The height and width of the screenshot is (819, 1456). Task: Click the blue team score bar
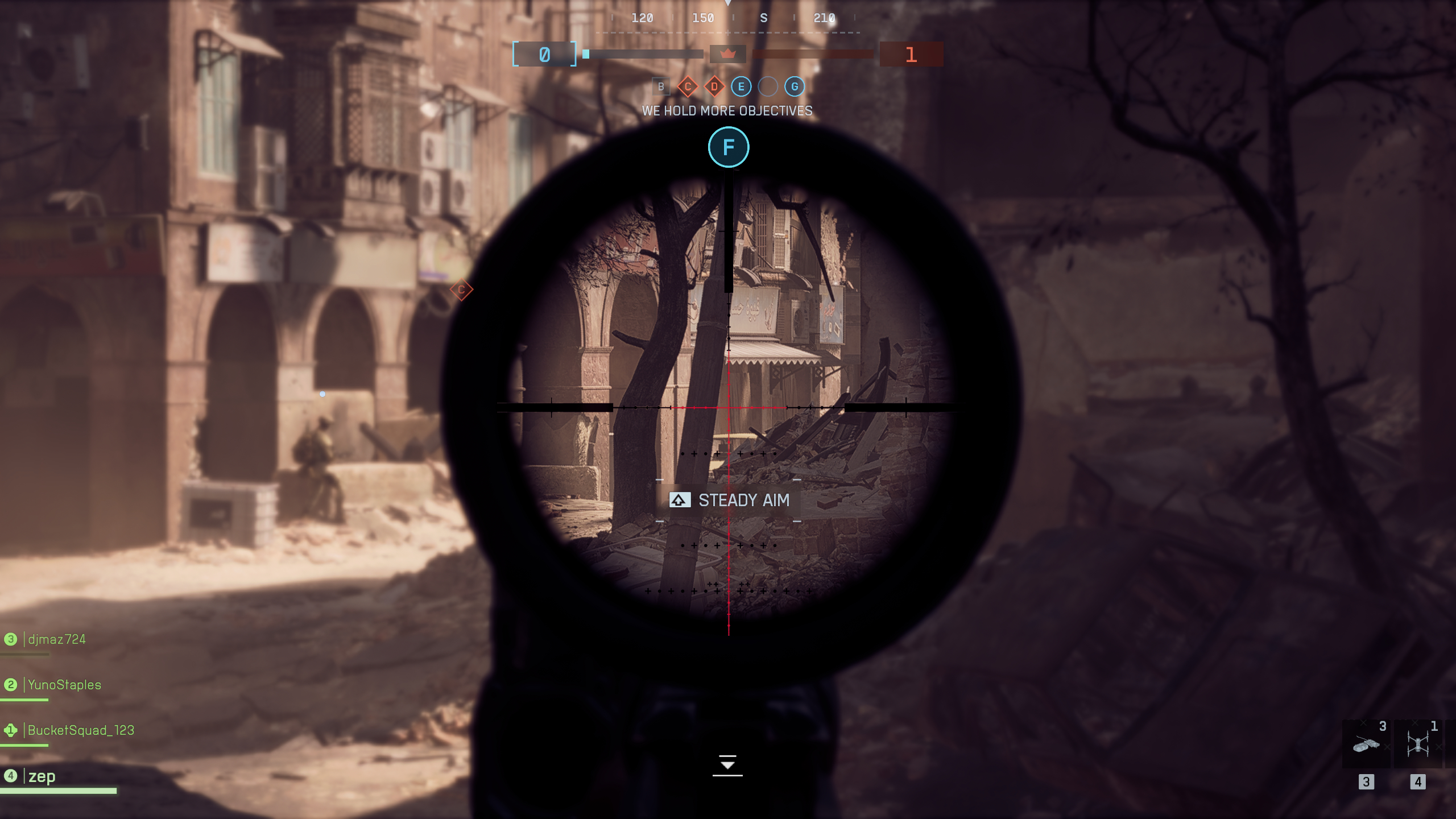coord(643,54)
